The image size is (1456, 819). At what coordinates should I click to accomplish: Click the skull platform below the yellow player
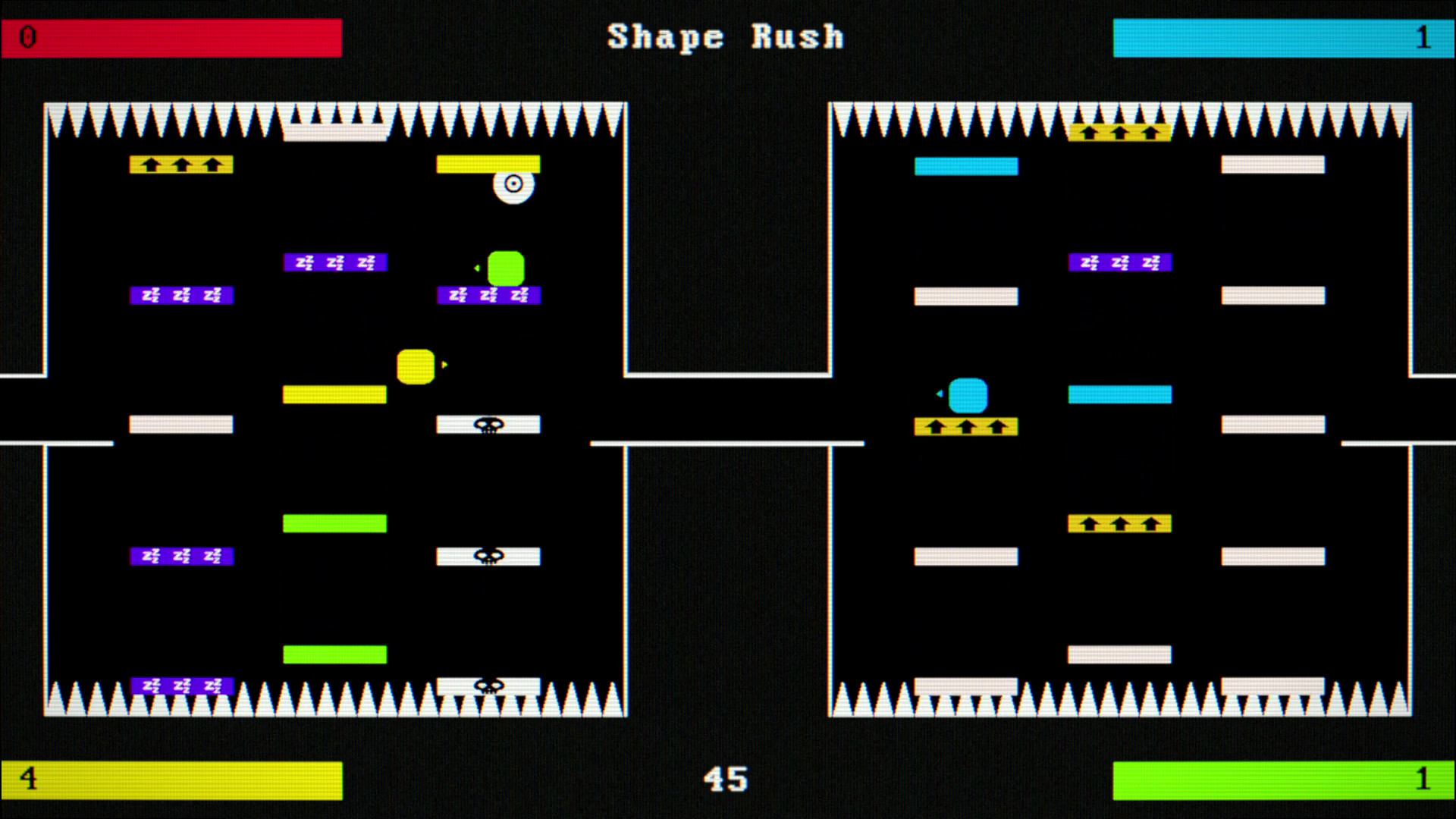(488, 425)
